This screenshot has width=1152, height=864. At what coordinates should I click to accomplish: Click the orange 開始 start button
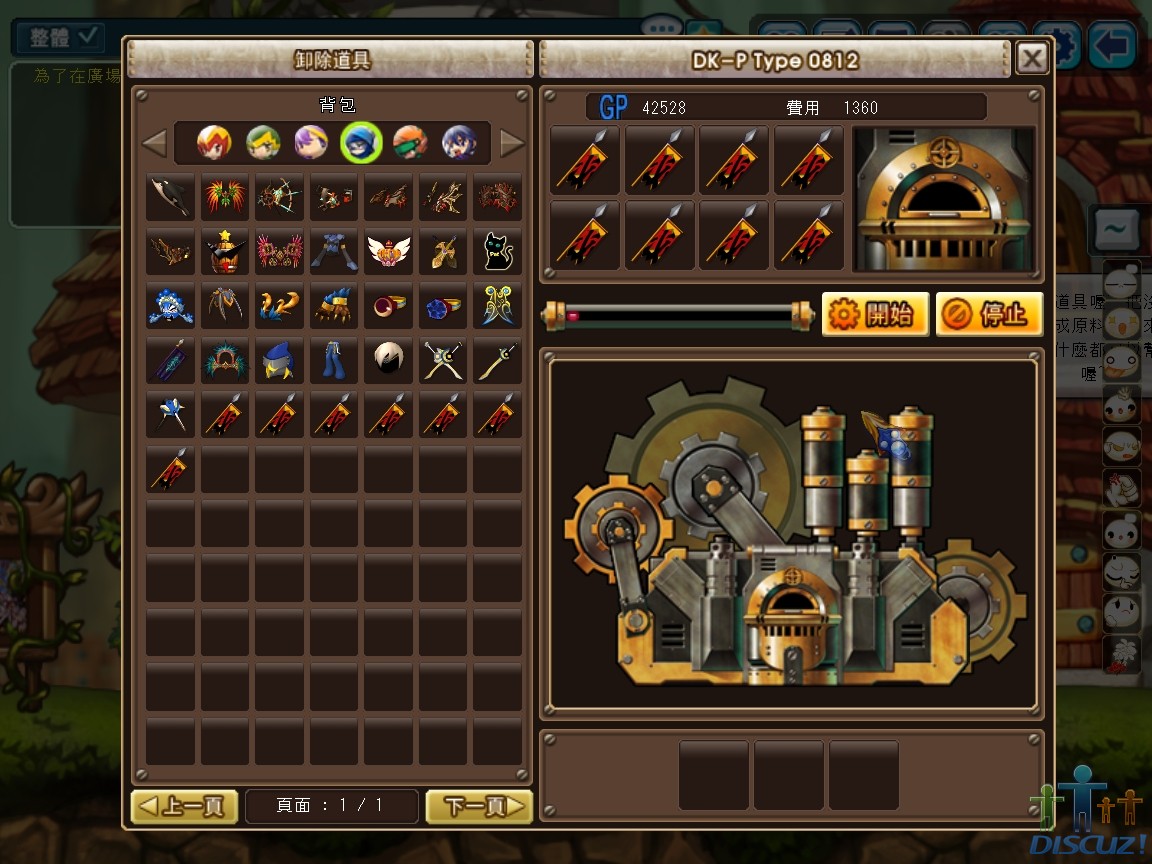876,315
